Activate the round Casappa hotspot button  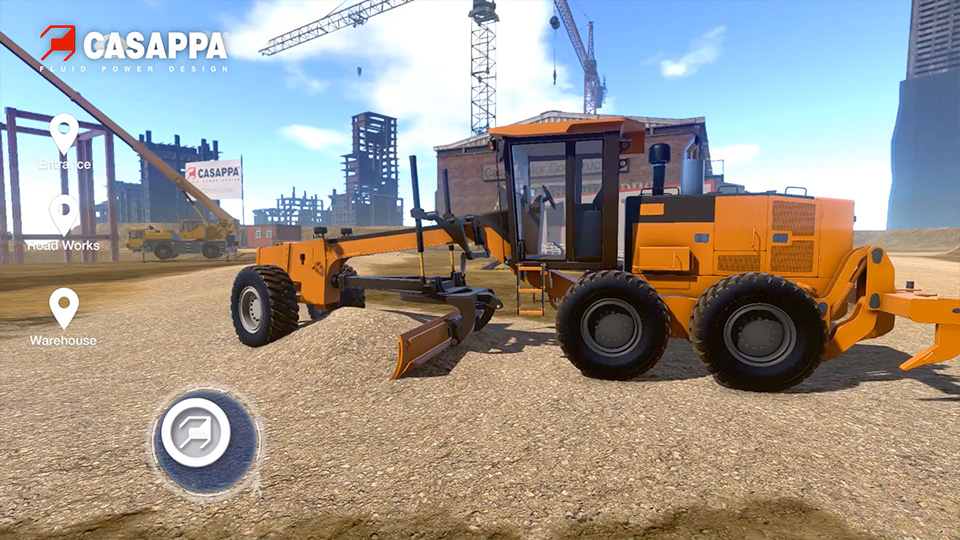point(196,432)
